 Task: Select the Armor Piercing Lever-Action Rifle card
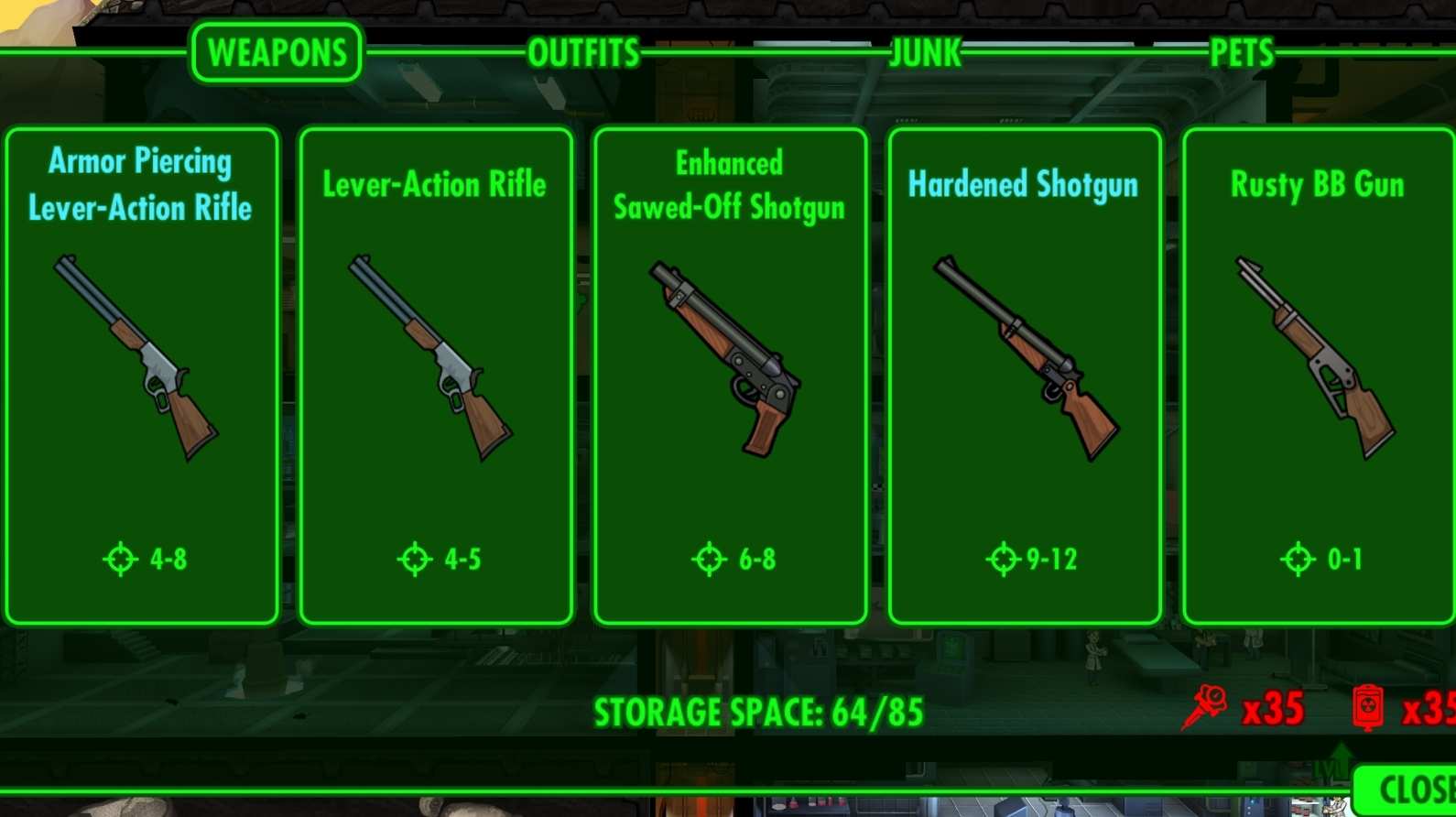(142, 376)
